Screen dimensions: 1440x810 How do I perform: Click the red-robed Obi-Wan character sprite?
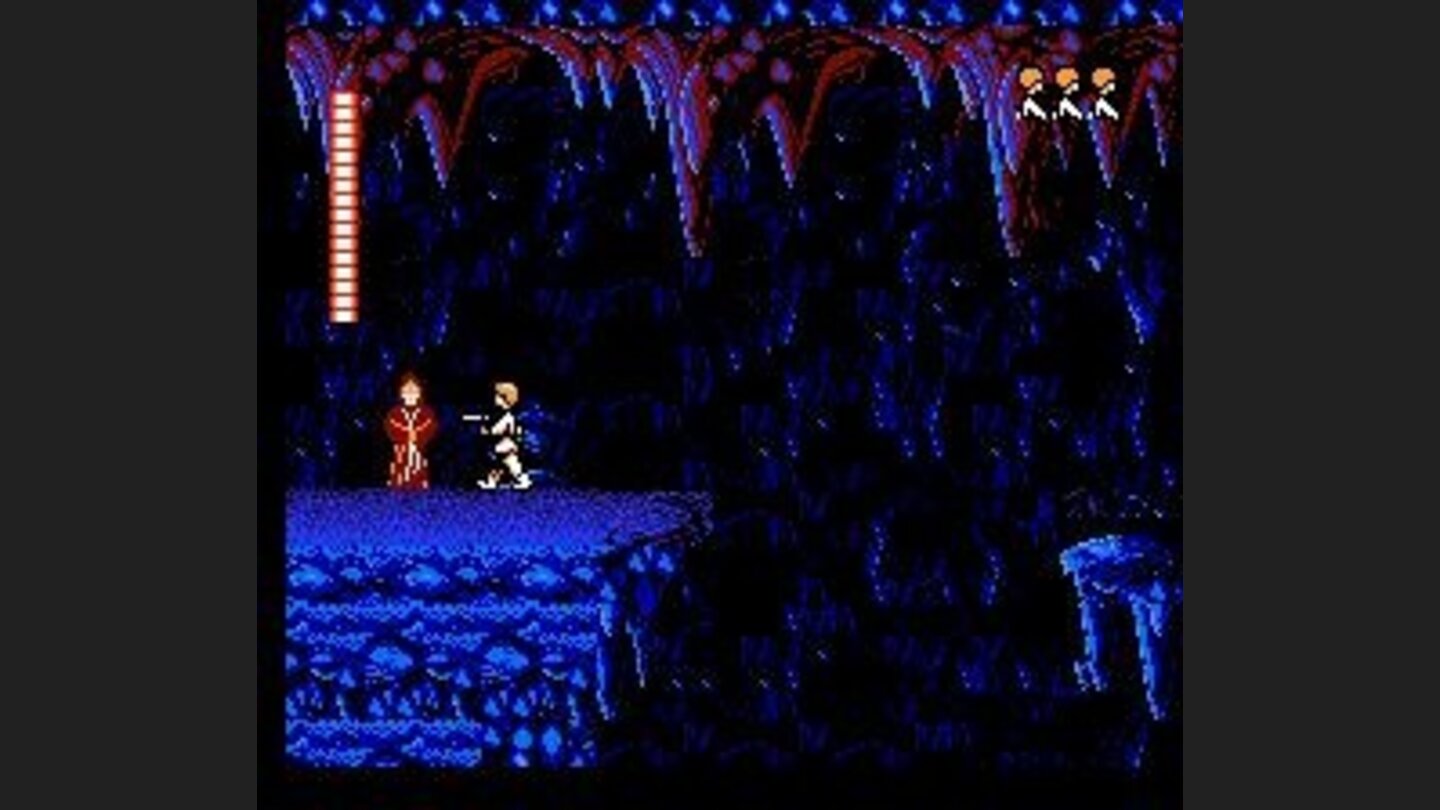(x=410, y=430)
